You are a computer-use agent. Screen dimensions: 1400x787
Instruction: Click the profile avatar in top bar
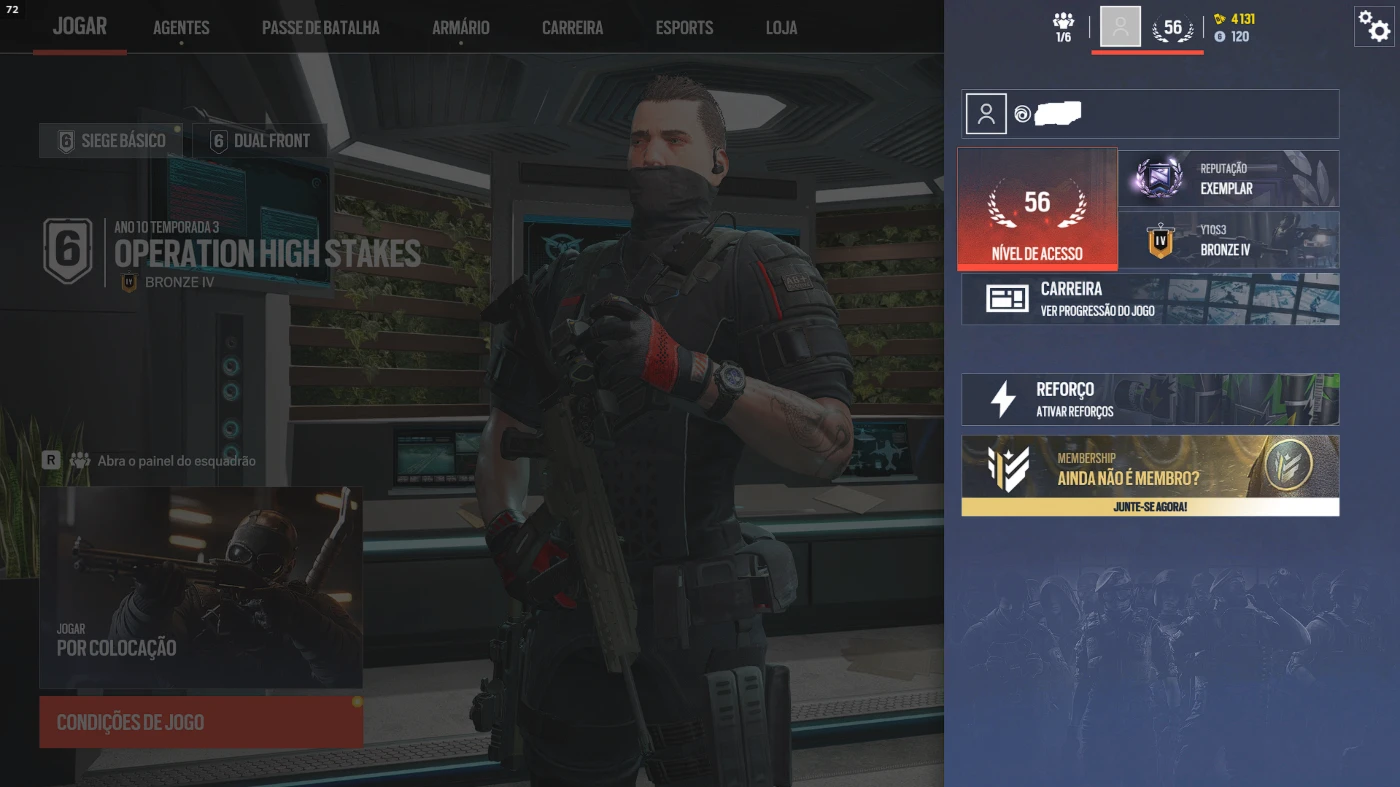[x=1120, y=26]
